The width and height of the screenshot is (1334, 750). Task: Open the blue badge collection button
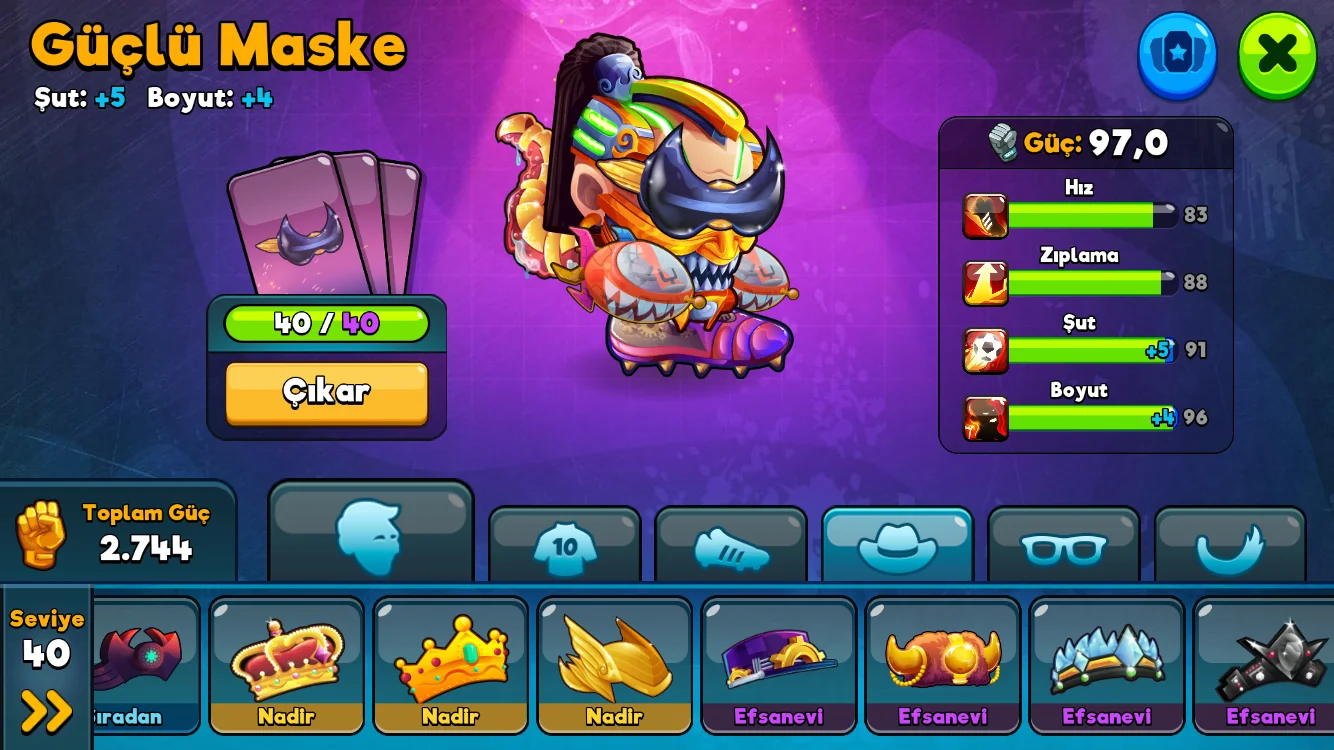tap(1177, 55)
